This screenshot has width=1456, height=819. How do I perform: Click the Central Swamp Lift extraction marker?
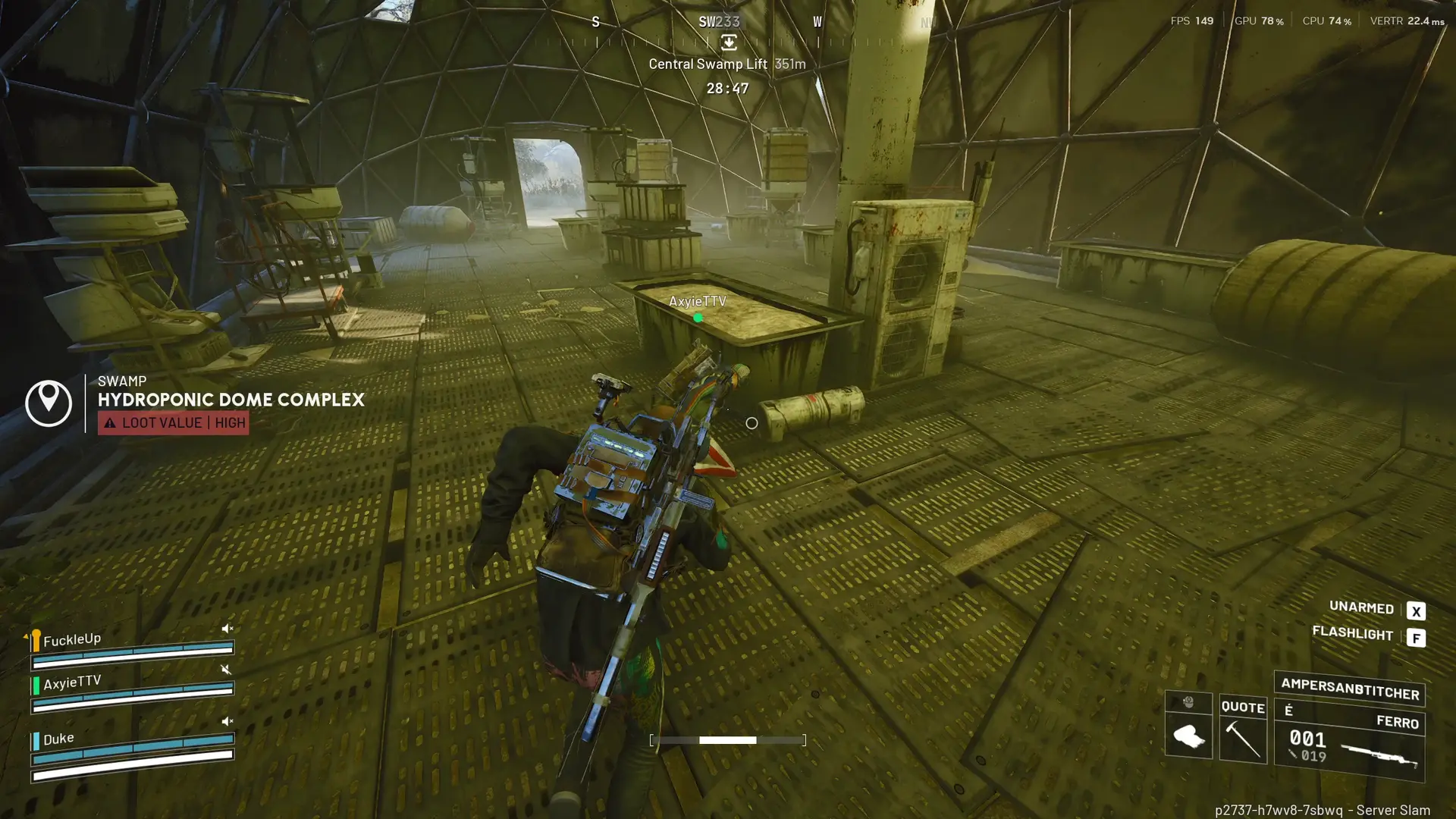tap(728, 43)
